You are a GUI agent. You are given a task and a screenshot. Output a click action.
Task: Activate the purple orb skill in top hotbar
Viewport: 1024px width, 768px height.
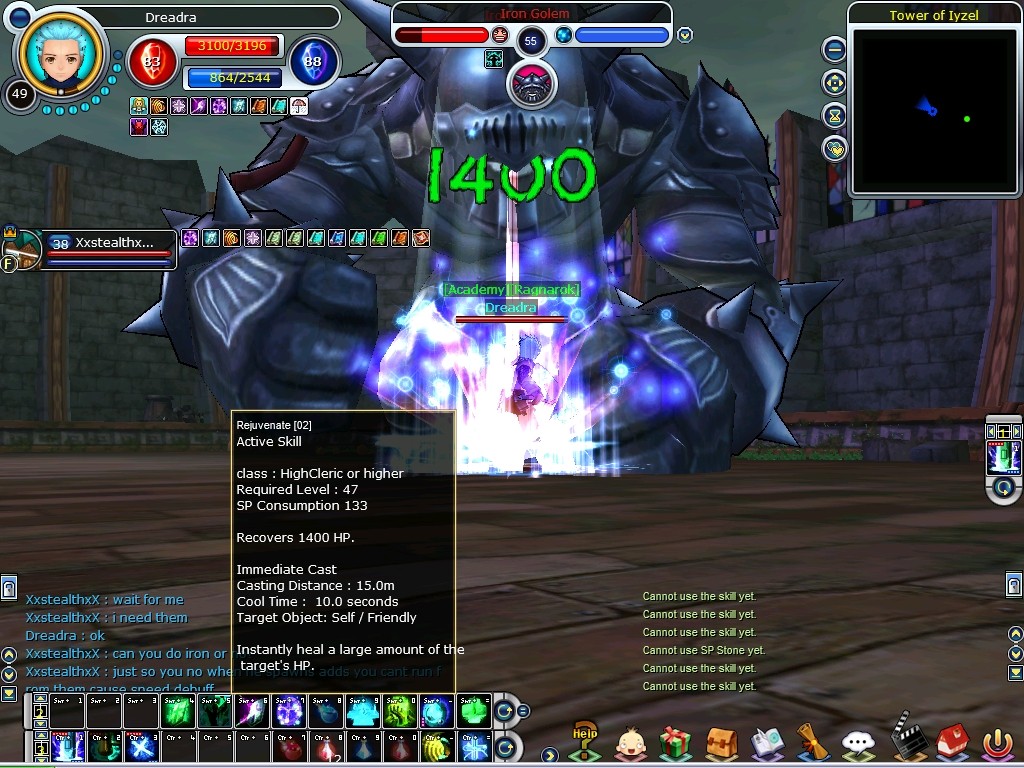[x=289, y=712]
